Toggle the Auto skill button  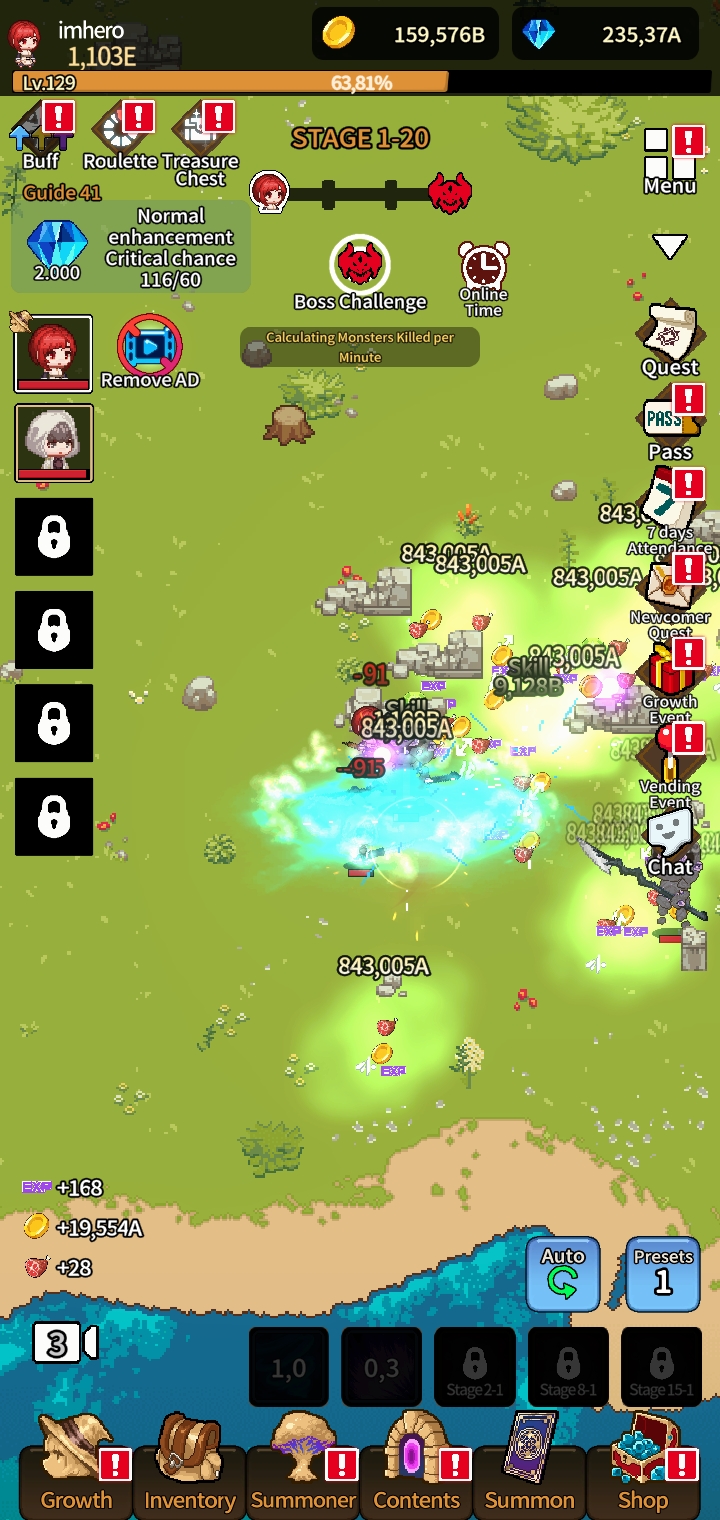click(563, 1273)
